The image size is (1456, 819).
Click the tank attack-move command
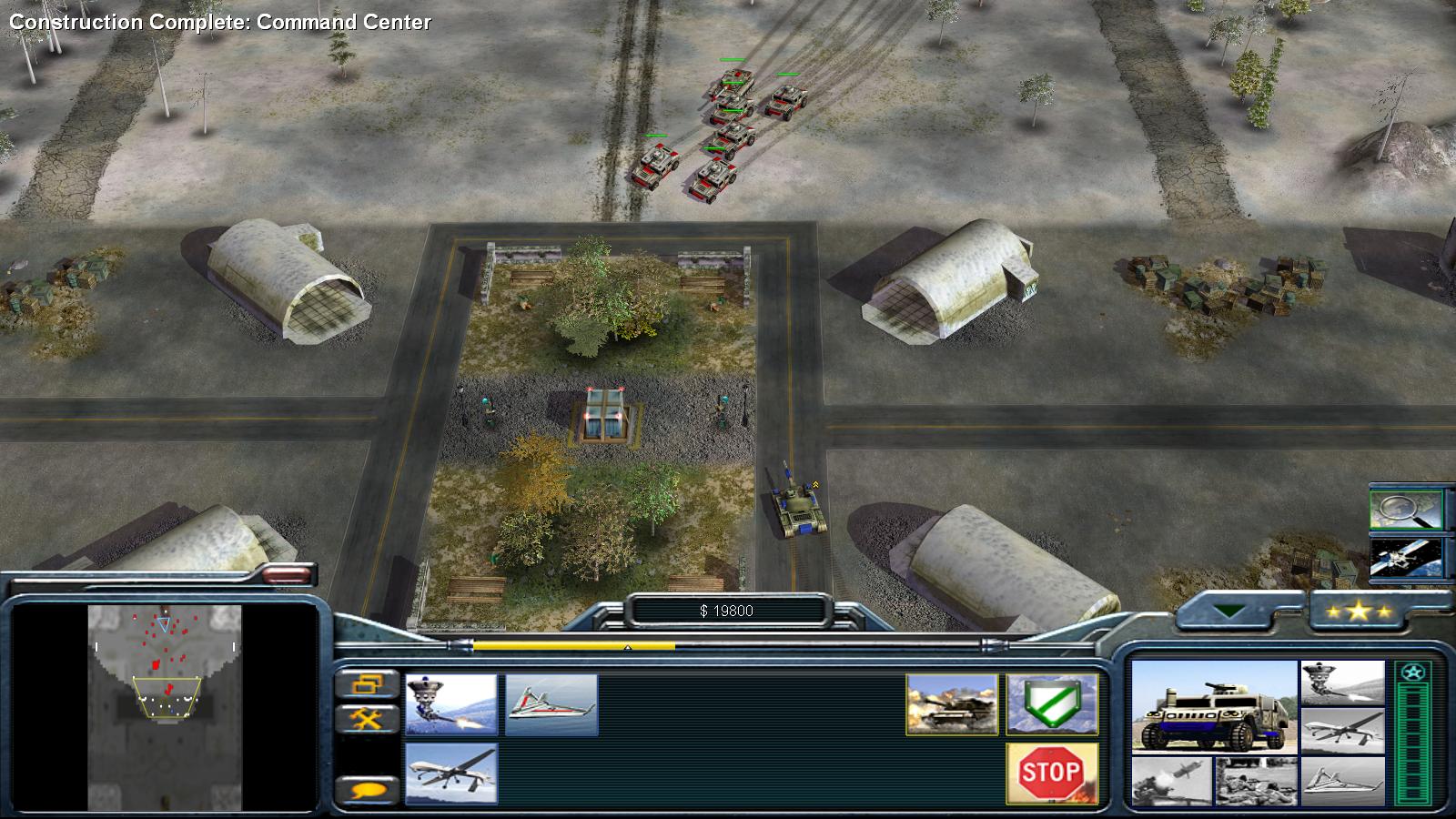[x=950, y=706]
